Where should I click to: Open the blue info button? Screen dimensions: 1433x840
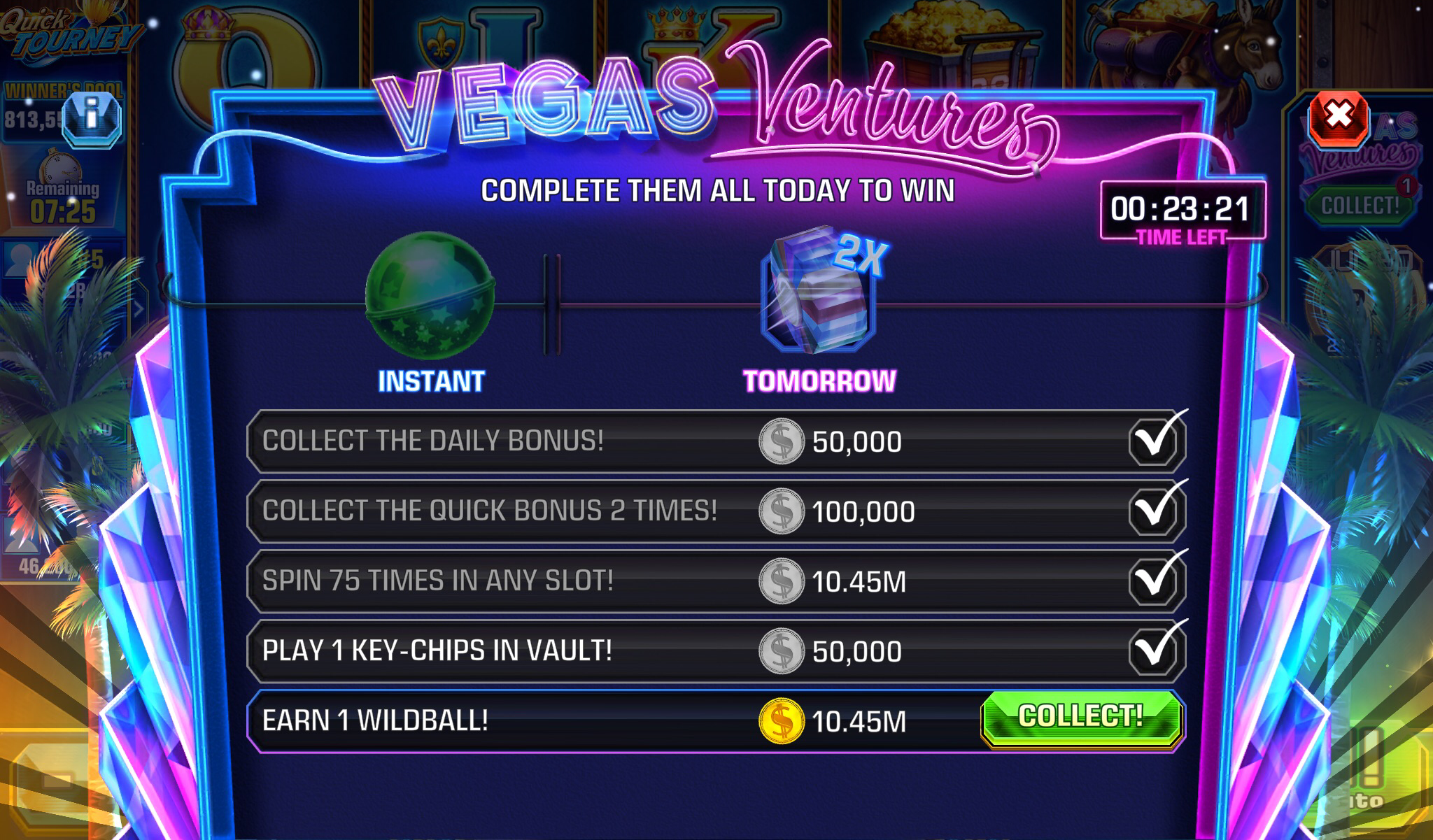[x=92, y=119]
